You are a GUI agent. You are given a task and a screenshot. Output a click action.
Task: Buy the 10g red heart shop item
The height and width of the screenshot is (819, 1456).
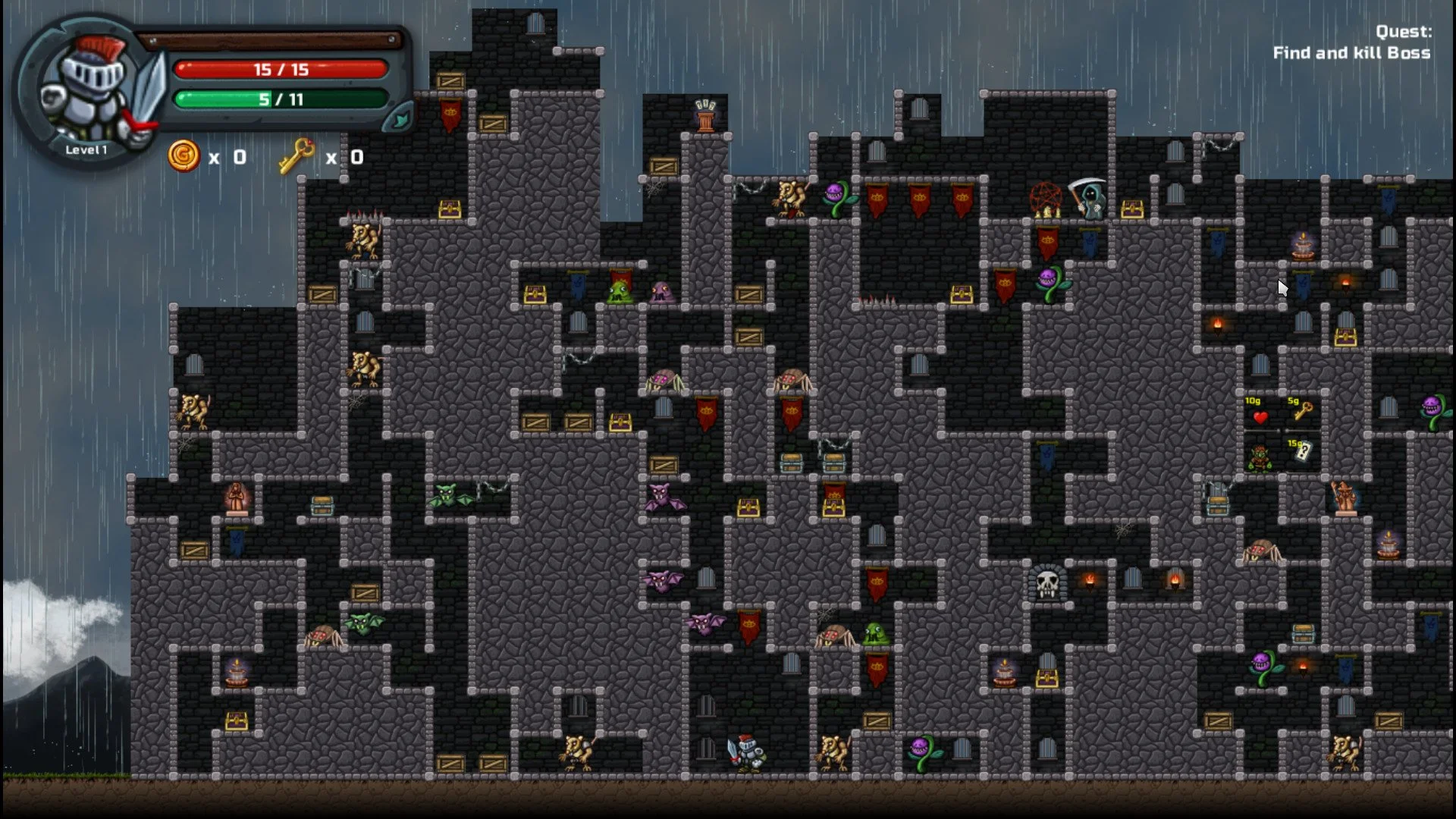point(1260,416)
